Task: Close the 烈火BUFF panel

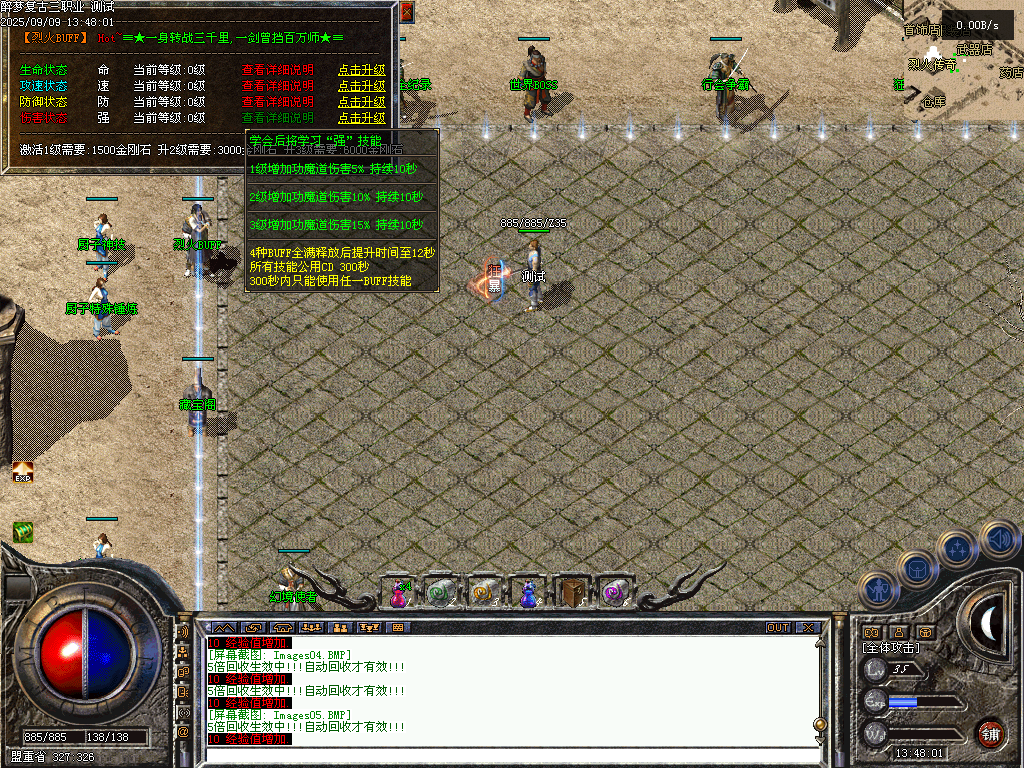Action: (406, 12)
